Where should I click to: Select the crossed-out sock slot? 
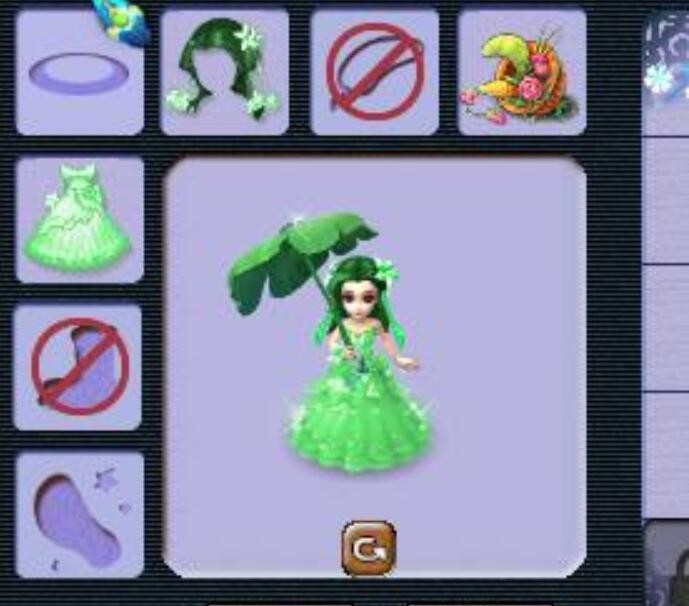click(x=78, y=367)
